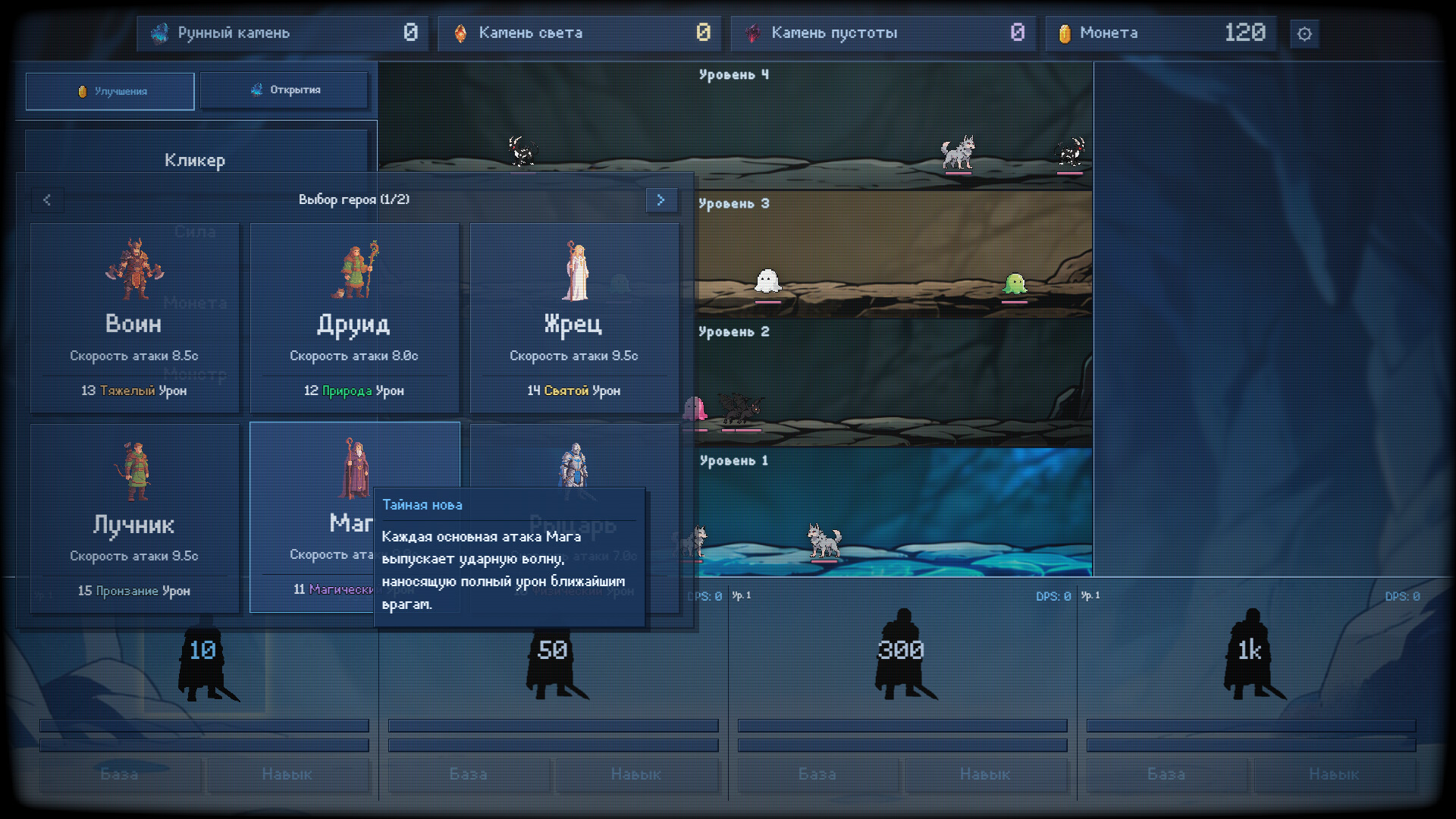Switch to the Улучшения tab

(x=110, y=91)
